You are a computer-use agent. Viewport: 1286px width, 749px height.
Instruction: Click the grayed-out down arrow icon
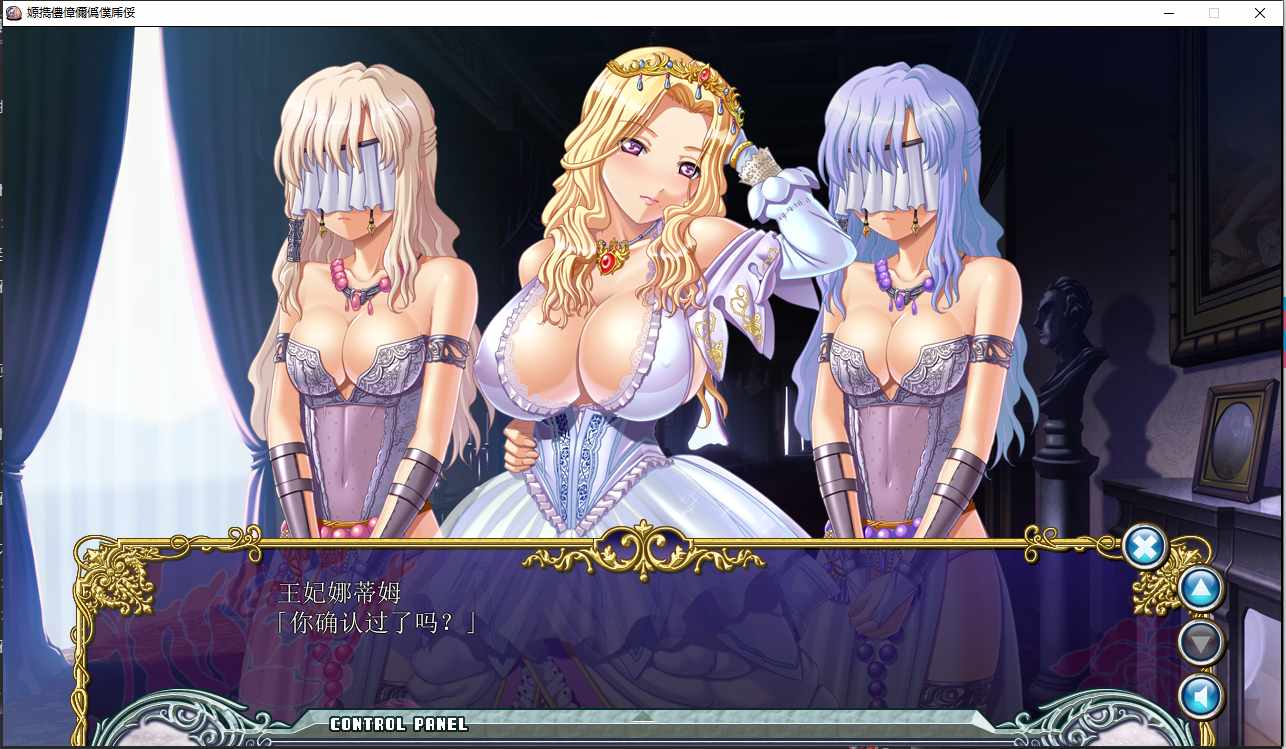(1200, 642)
